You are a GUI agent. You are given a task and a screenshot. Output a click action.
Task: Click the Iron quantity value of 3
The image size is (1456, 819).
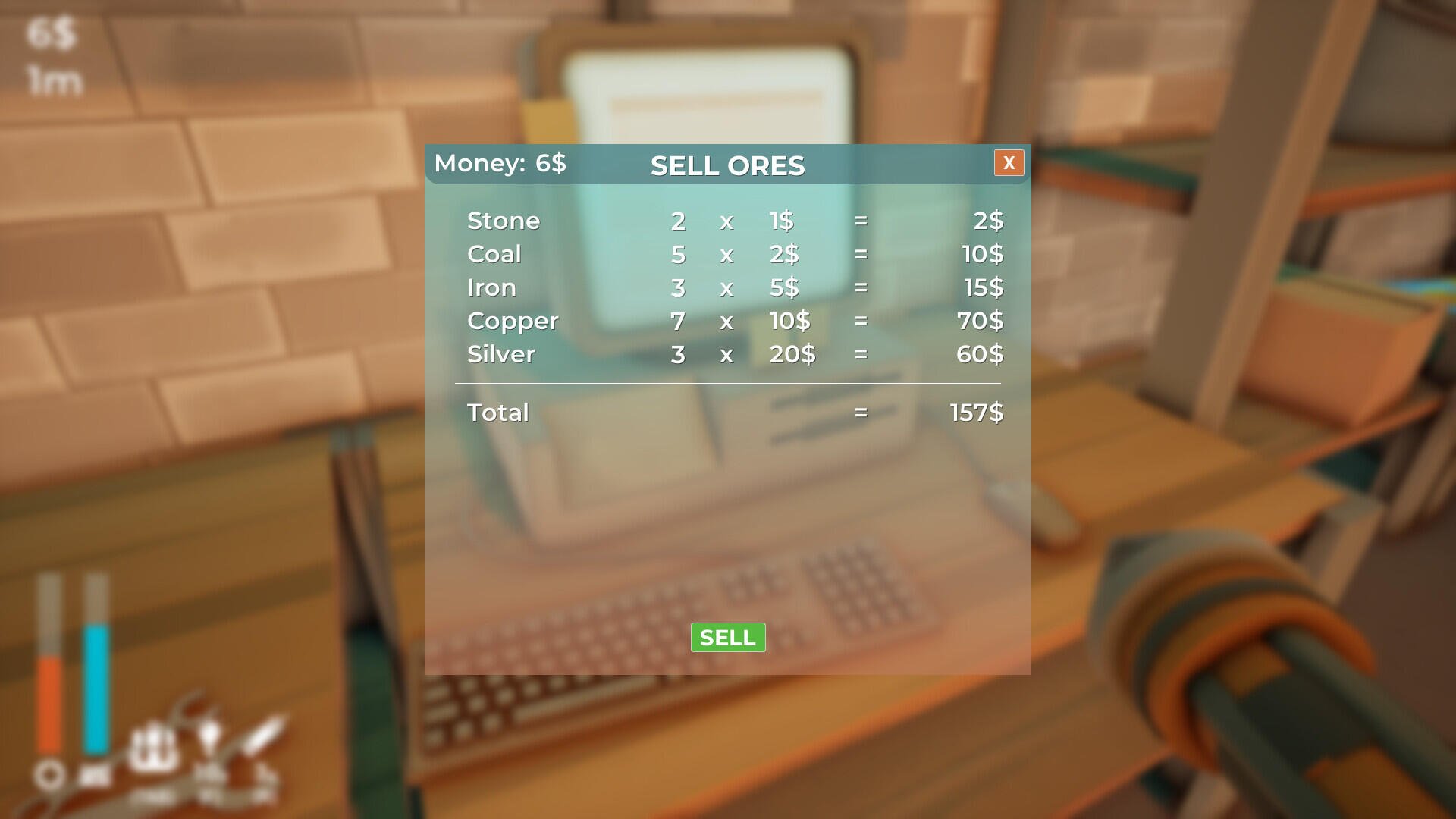click(x=677, y=287)
